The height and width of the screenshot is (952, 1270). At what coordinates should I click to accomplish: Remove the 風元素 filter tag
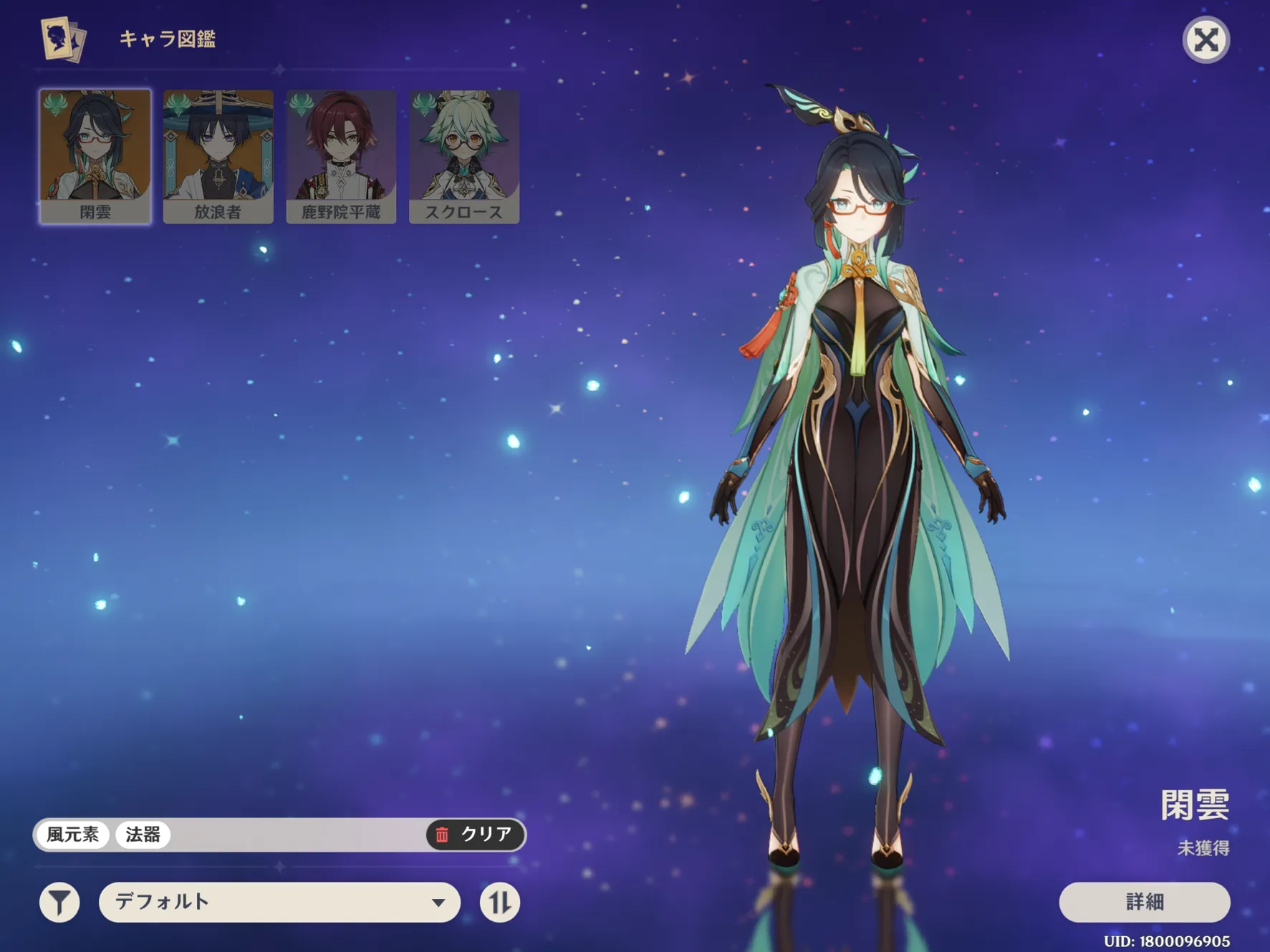click(x=73, y=835)
